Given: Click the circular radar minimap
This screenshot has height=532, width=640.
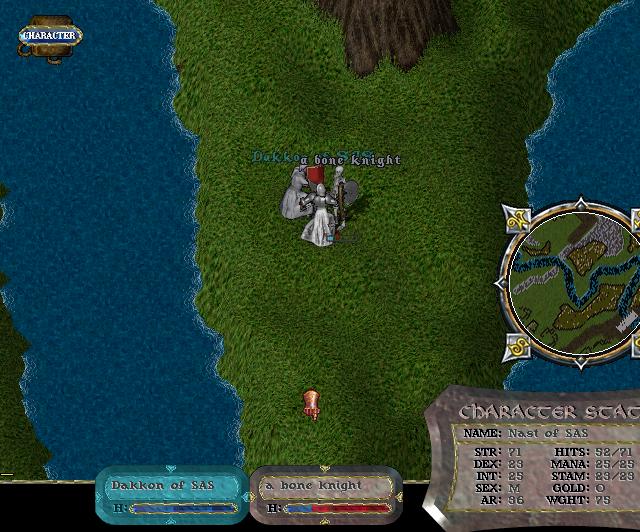Looking at the screenshot, I should (572, 281).
